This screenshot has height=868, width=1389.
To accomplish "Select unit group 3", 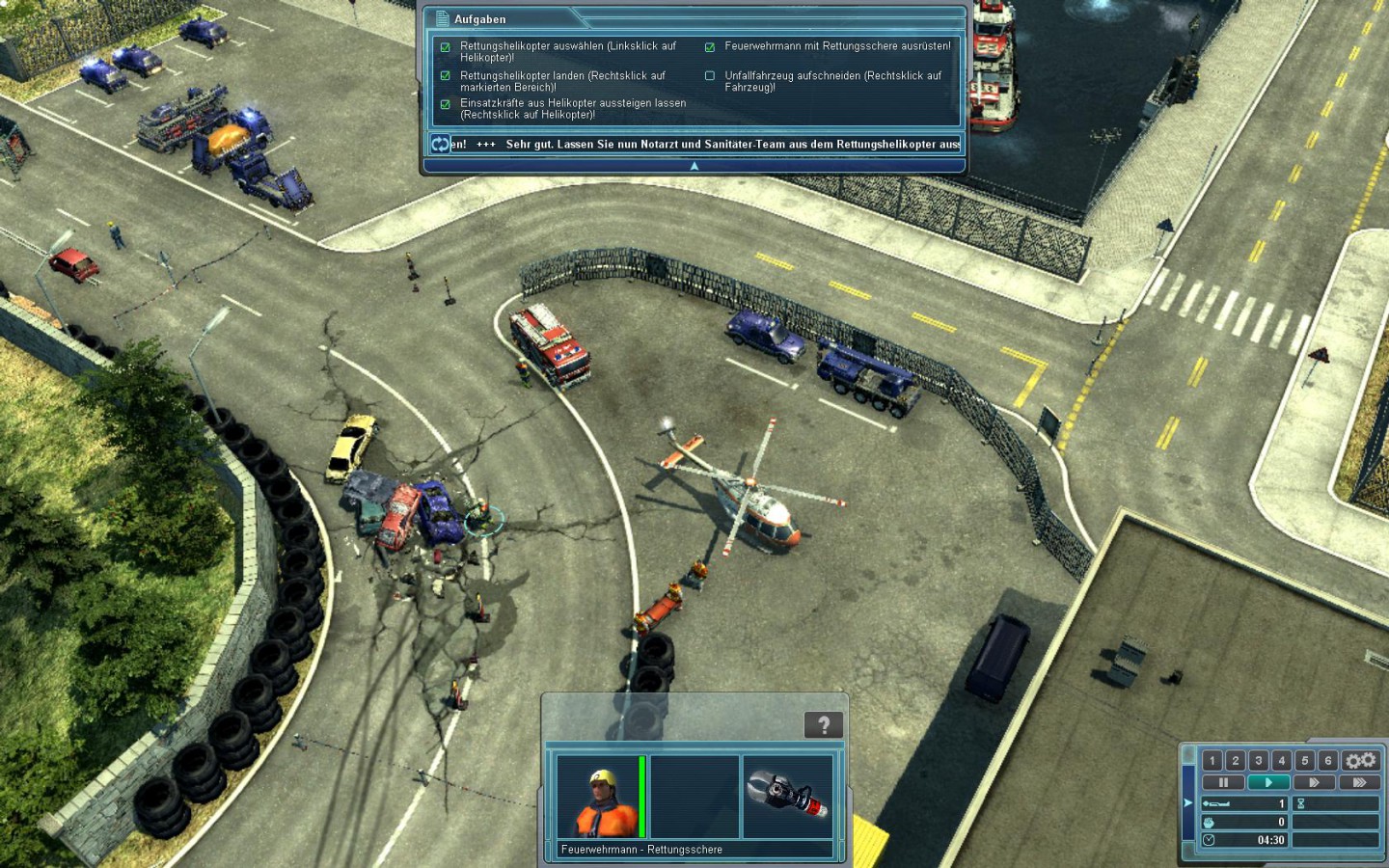I will click(1259, 760).
